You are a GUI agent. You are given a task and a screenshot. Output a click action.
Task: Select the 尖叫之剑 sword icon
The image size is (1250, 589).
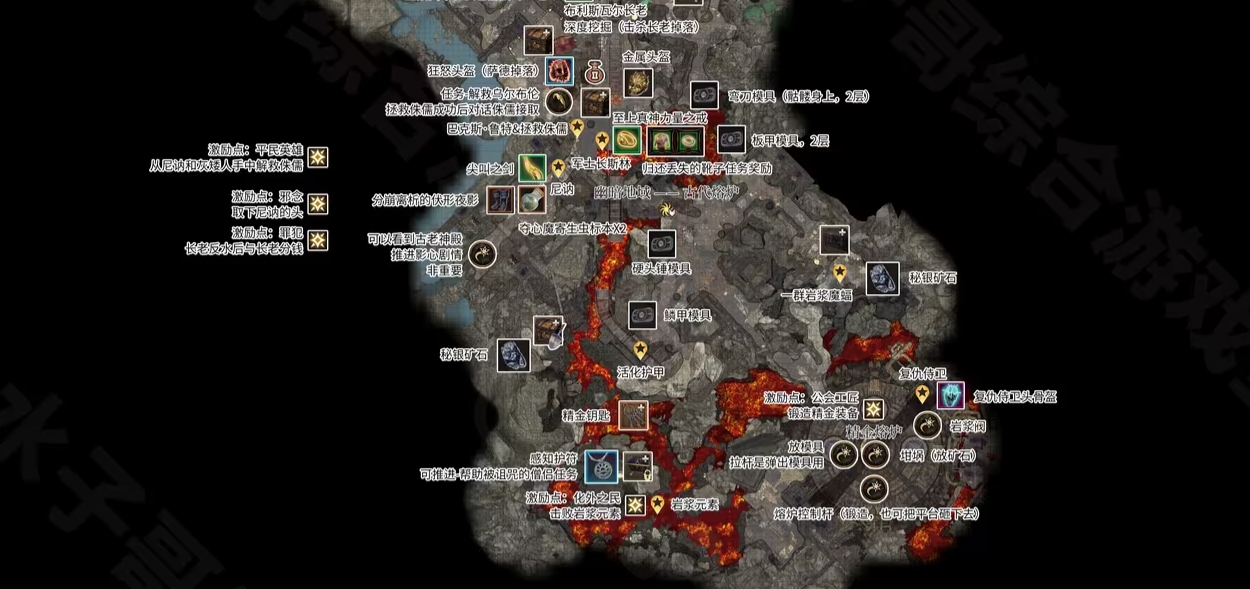click(x=532, y=169)
